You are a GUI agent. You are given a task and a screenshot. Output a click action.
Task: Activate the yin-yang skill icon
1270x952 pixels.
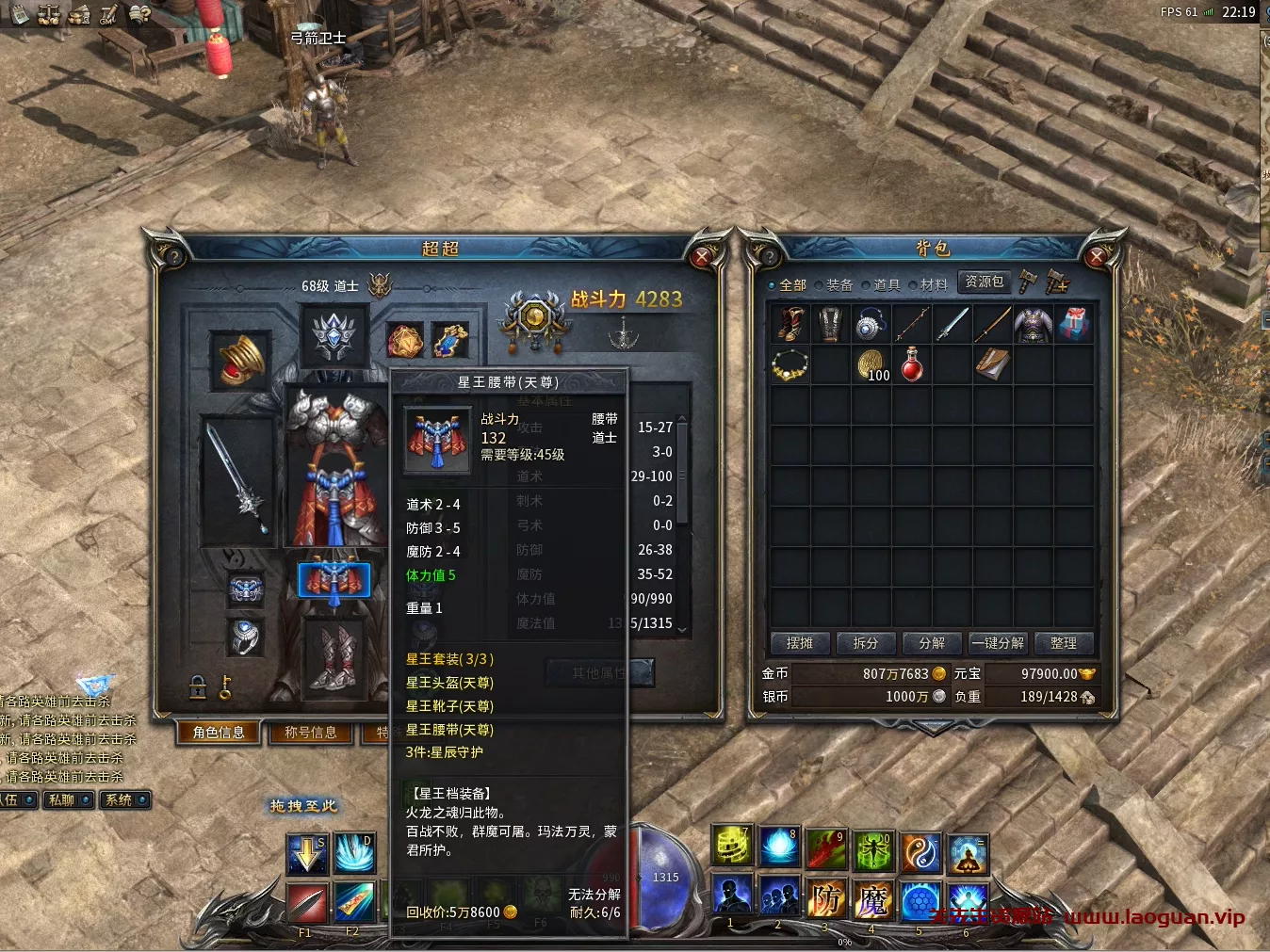[x=920, y=852]
